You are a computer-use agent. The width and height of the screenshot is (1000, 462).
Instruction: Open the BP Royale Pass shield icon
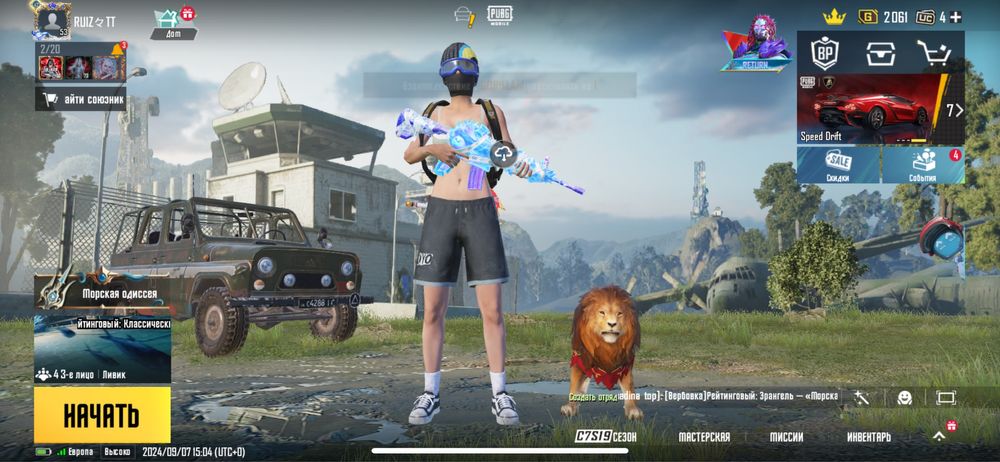824,52
